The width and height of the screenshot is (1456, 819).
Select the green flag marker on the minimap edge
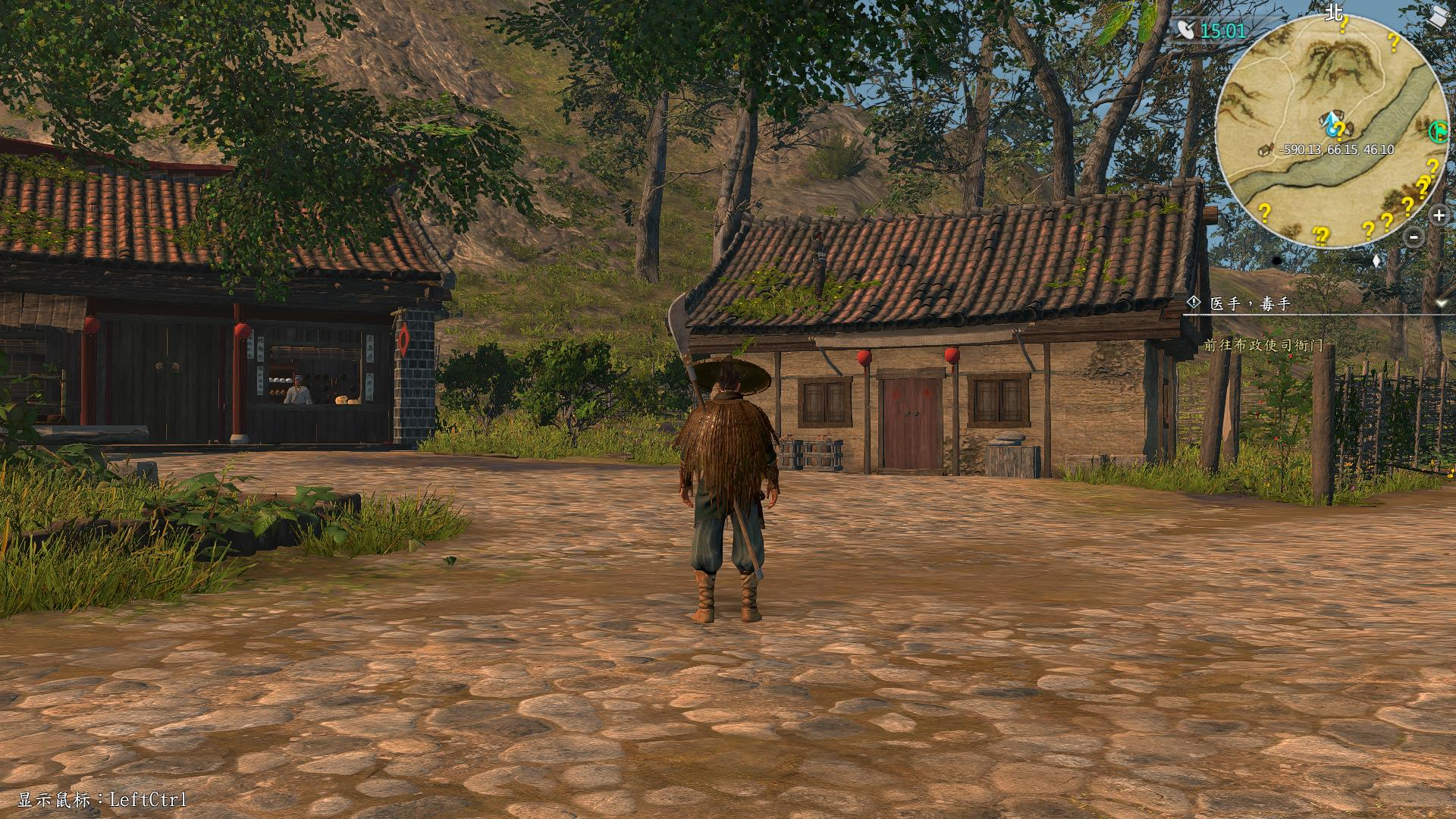click(x=1437, y=131)
